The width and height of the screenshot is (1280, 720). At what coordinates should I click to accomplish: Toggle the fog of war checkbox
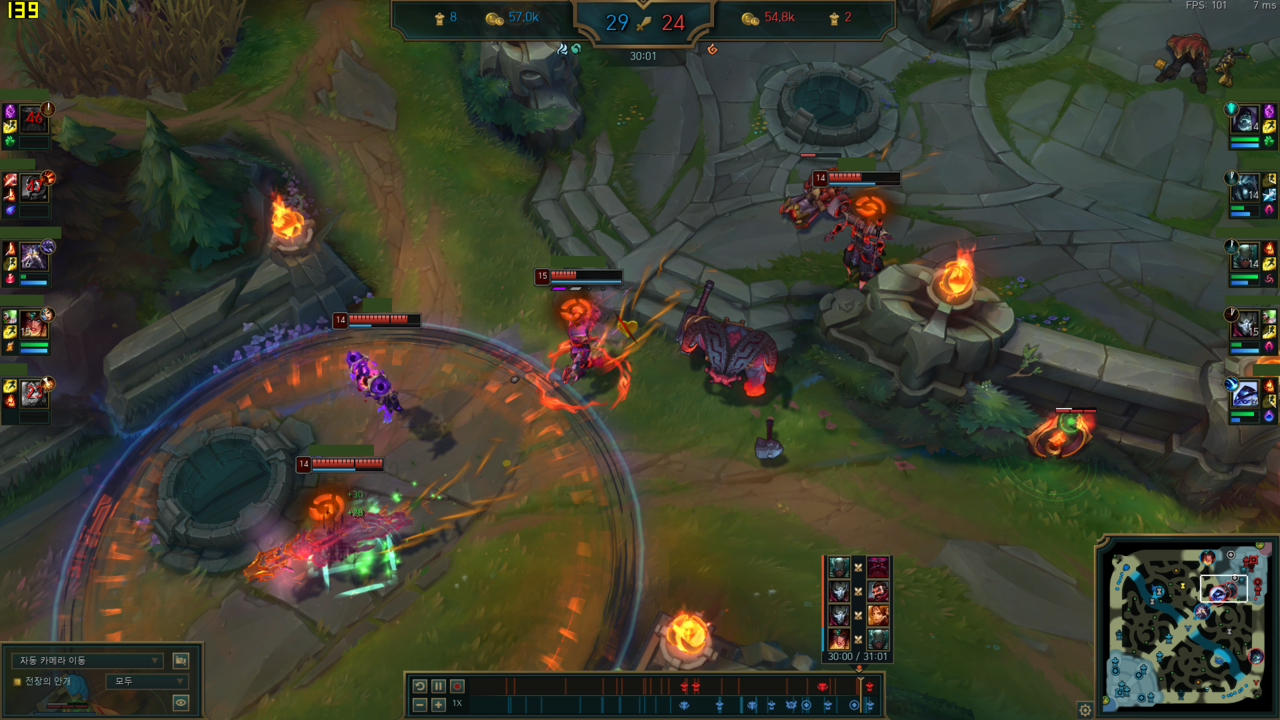17,681
